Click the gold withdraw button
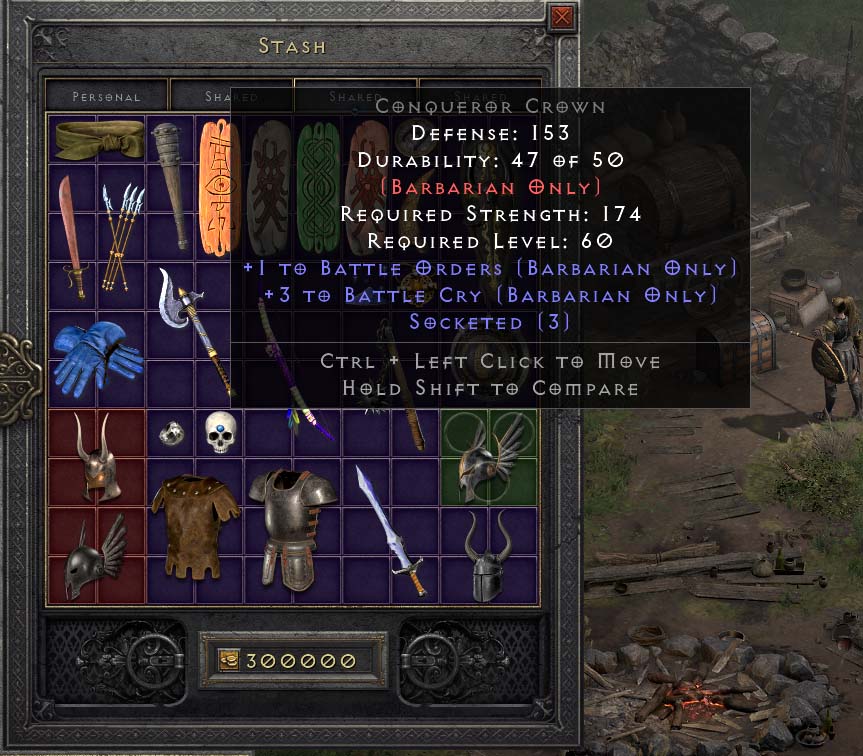Screen dimensions: 863x756 [229, 661]
